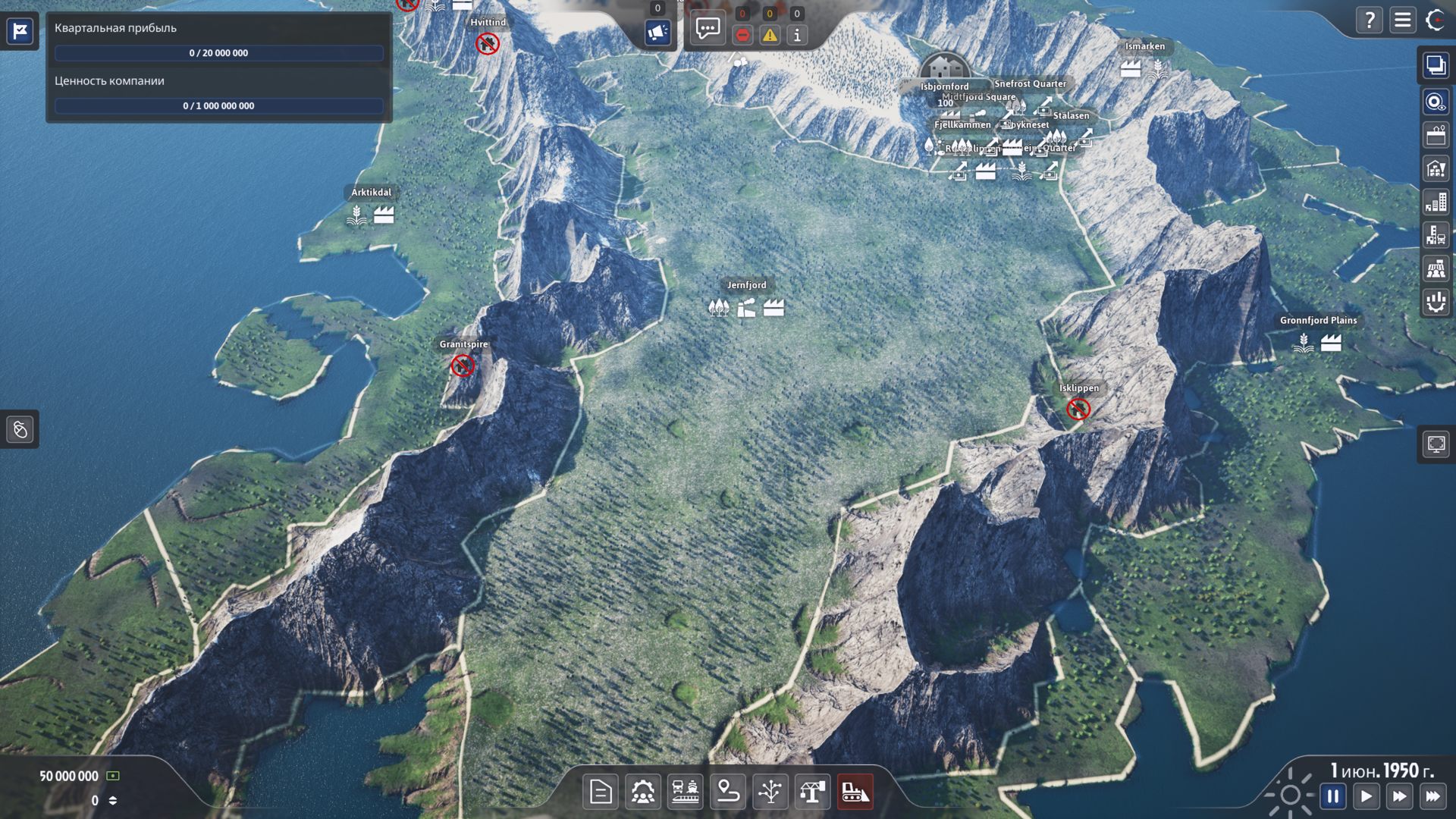Open the hamburger main menu
Screen dimensions: 1456x819
pos(1402,20)
